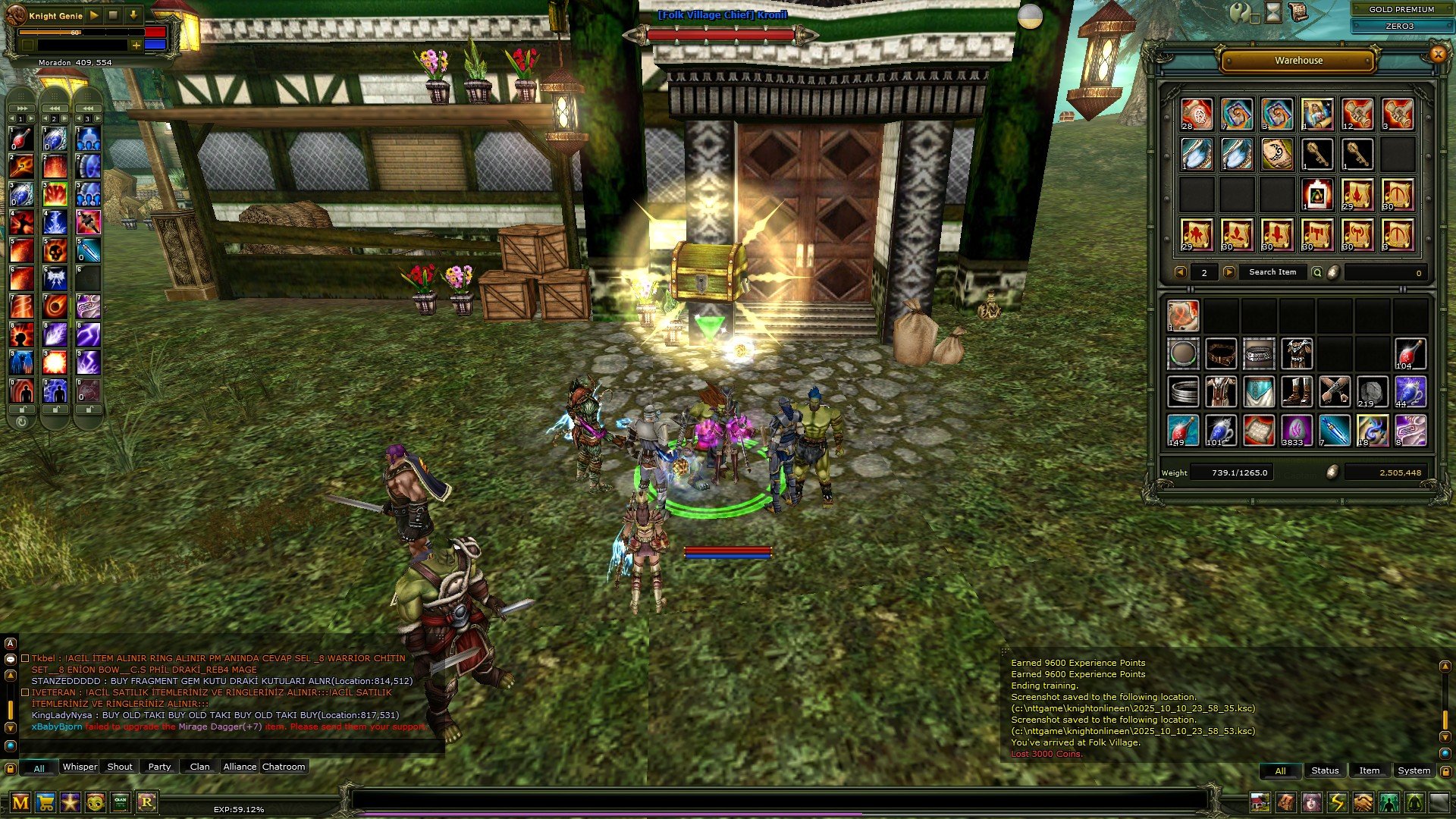Image resolution: width=1456 pixels, height=819 pixels.
Task: Click the Search Item field
Action: (1272, 272)
